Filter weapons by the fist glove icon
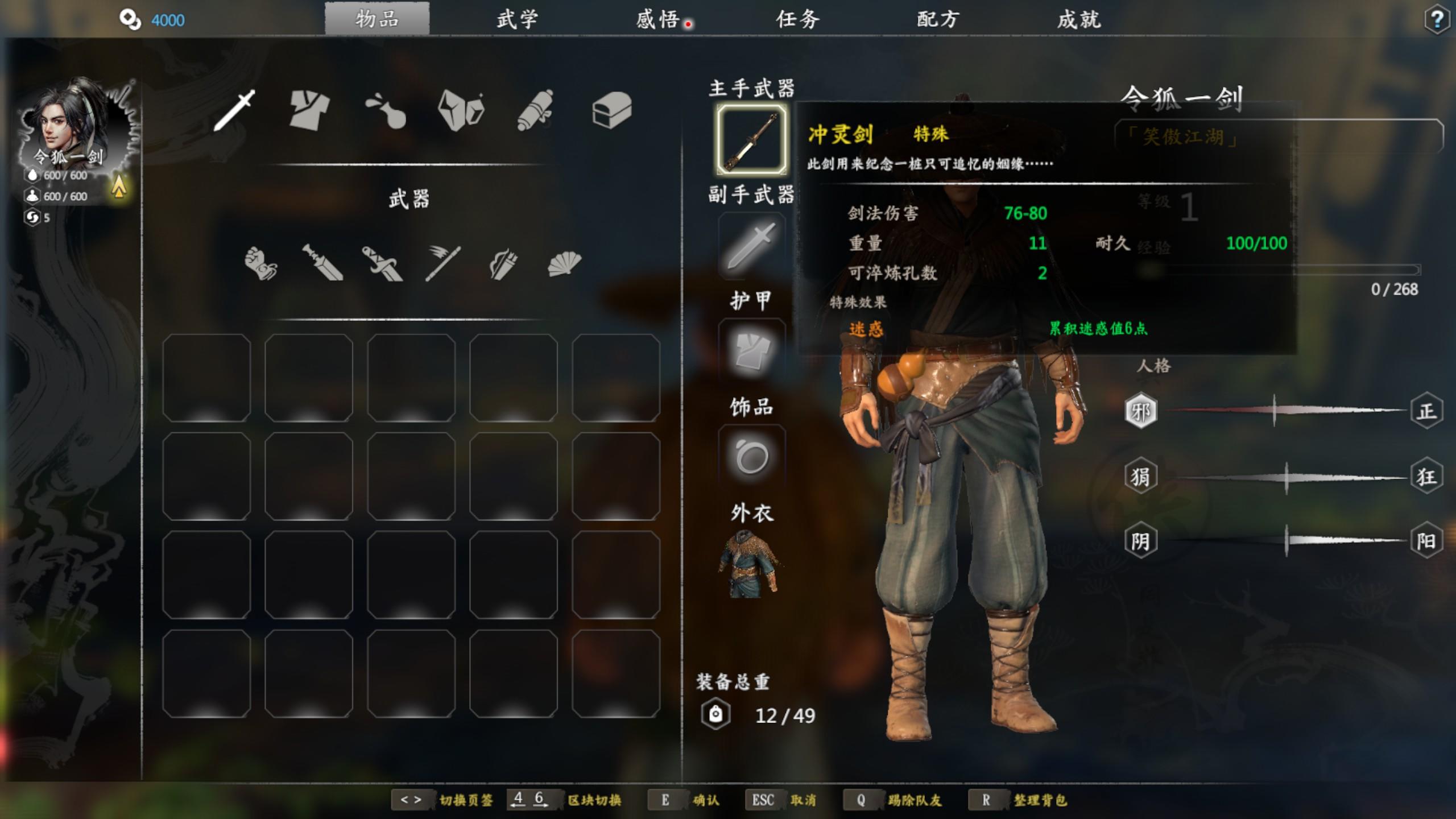 click(x=261, y=263)
